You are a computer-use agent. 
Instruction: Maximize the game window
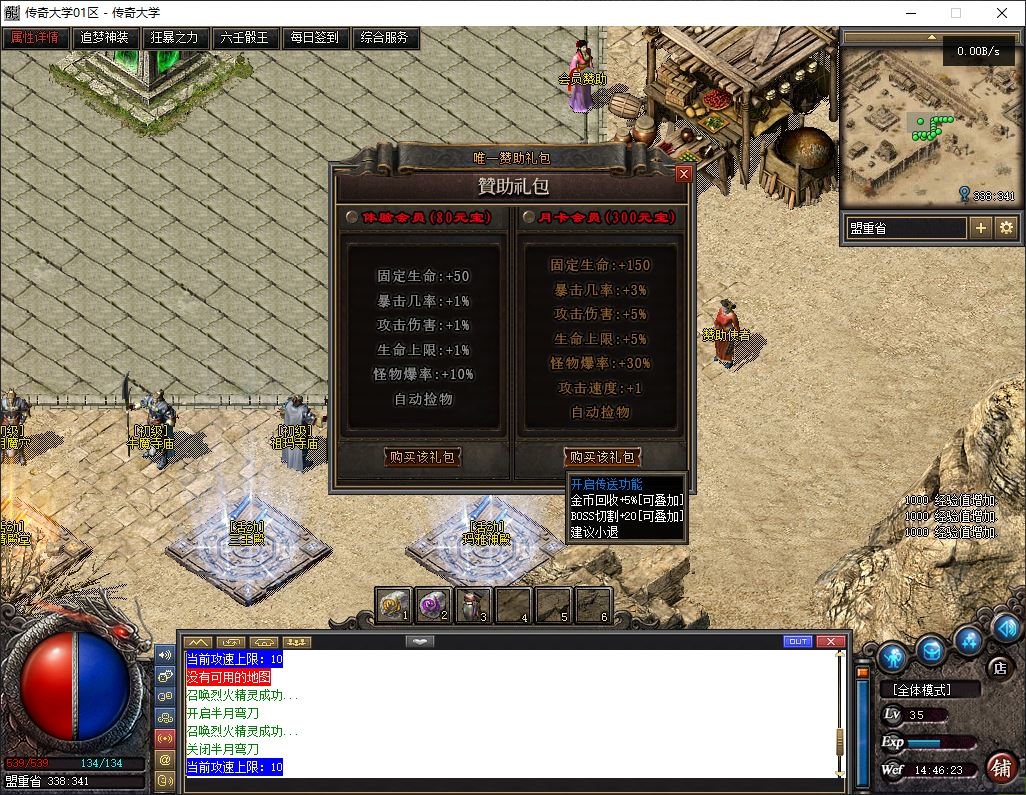click(x=955, y=14)
